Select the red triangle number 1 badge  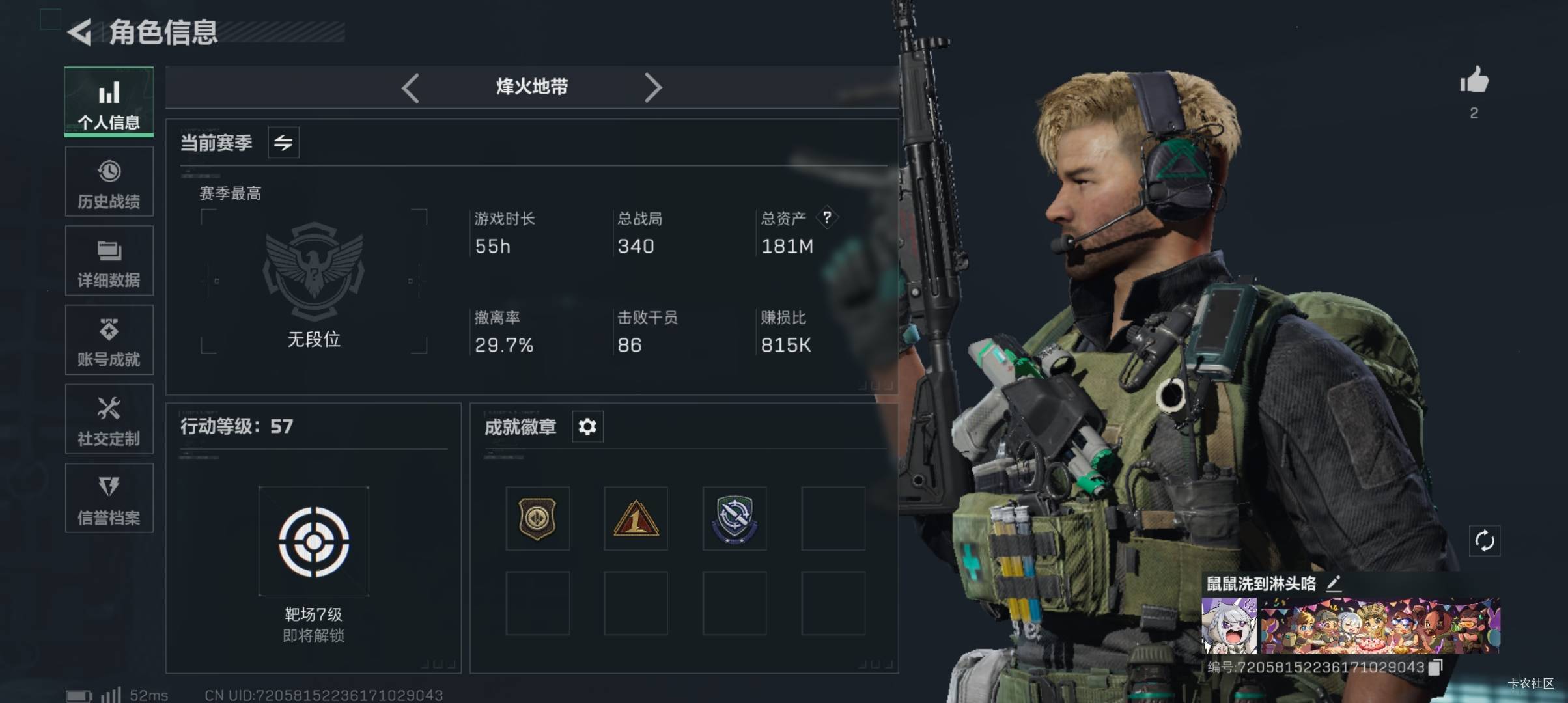(x=636, y=519)
